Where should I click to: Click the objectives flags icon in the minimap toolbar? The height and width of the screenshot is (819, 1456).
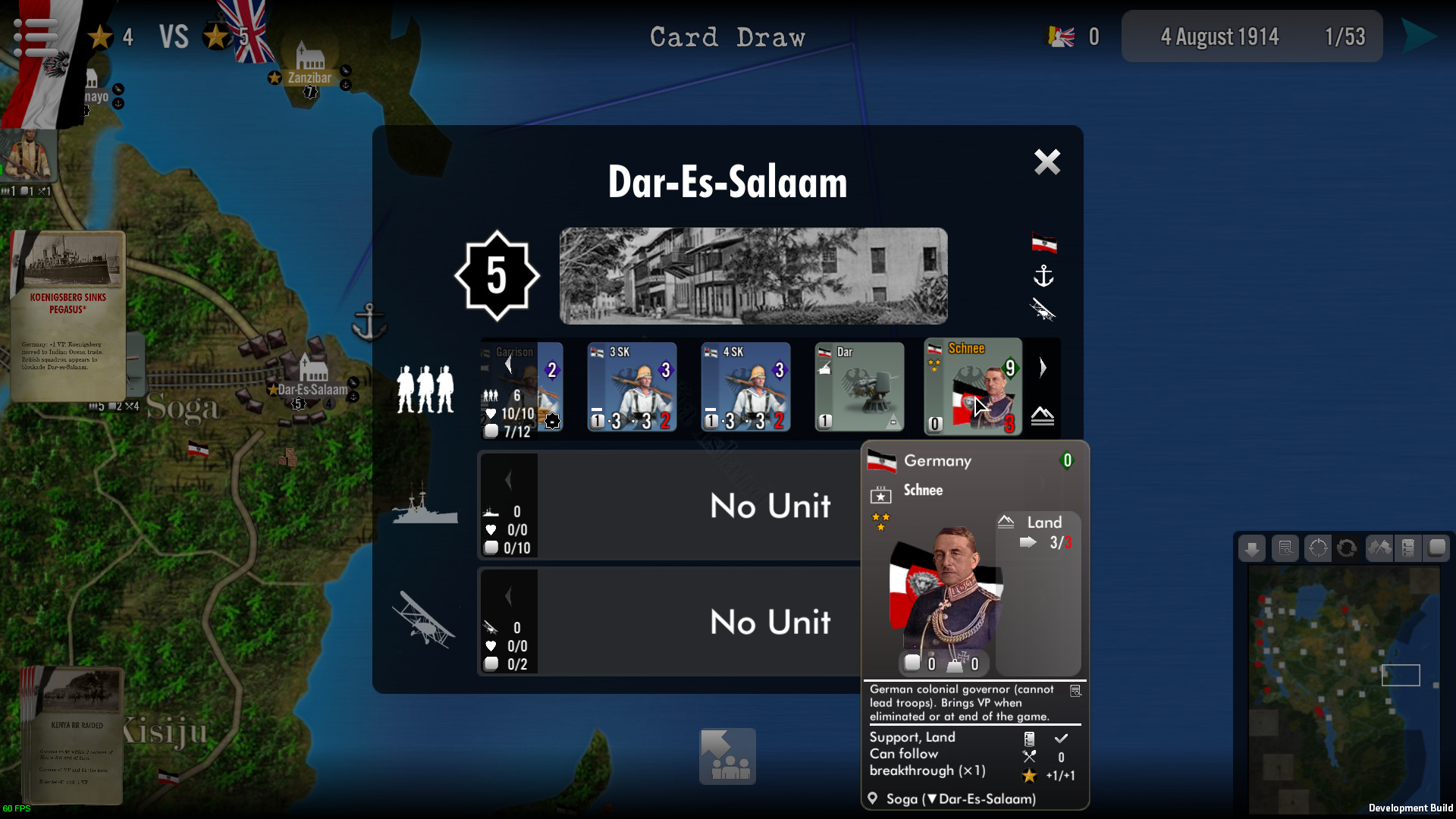[x=1379, y=548]
